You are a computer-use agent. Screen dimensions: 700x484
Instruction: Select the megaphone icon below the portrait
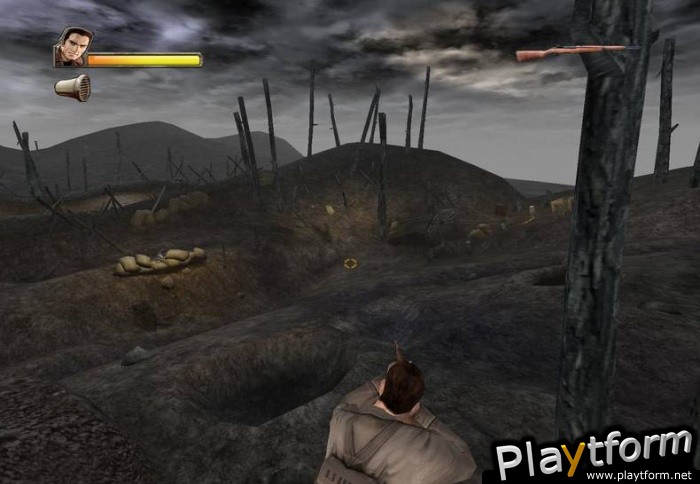click(x=74, y=89)
